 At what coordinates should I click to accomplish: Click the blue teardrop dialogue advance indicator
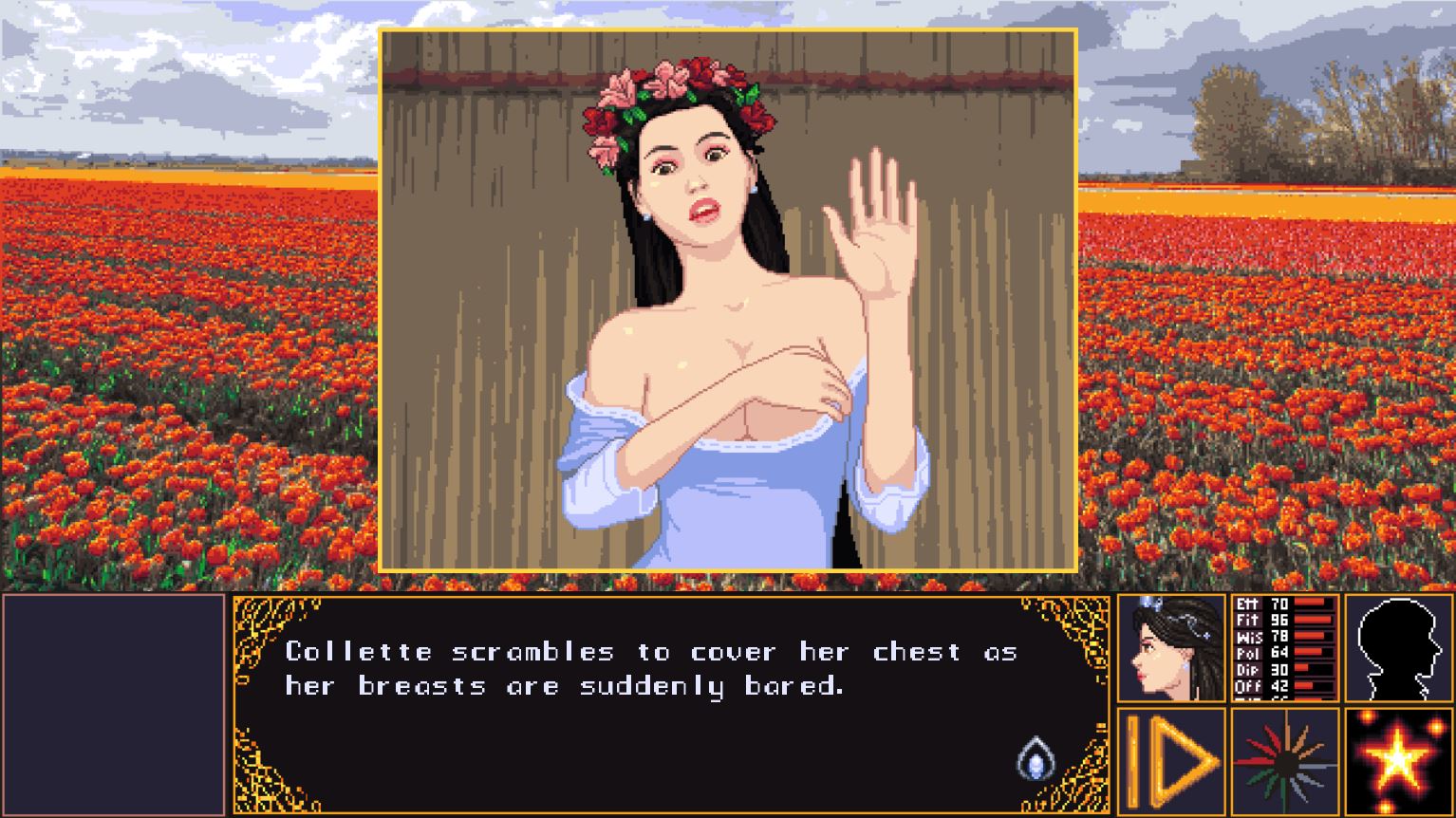(x=1036, y=759)
